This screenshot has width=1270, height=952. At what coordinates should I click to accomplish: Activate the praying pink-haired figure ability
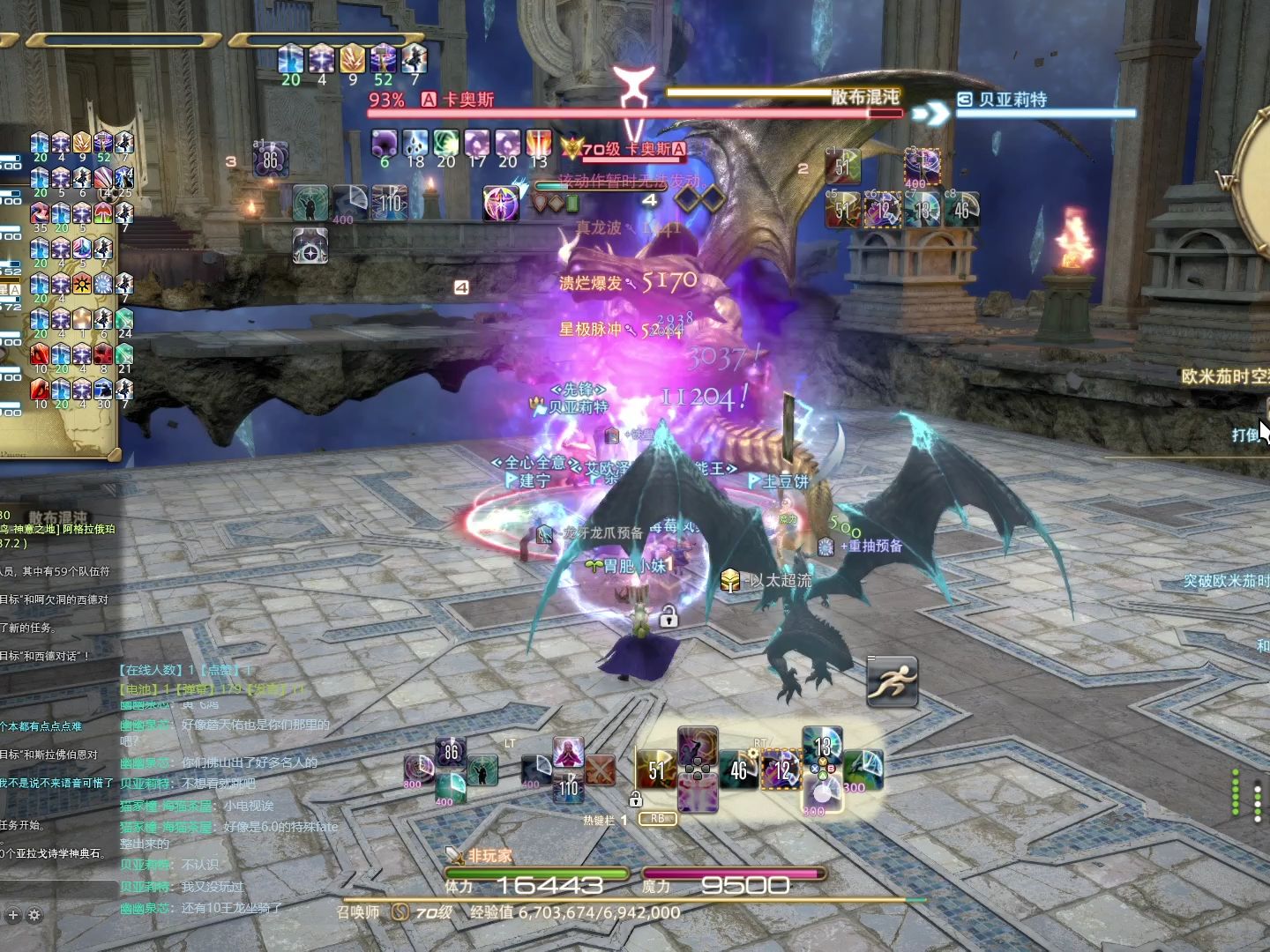(x=568, y=754)
